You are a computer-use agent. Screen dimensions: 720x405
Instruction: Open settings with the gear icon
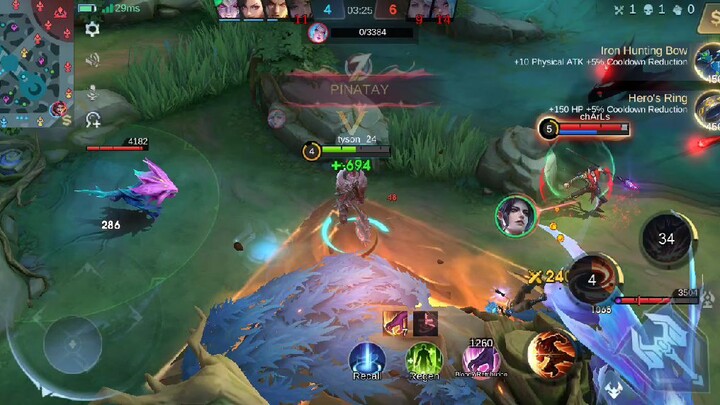pos(93,29)
